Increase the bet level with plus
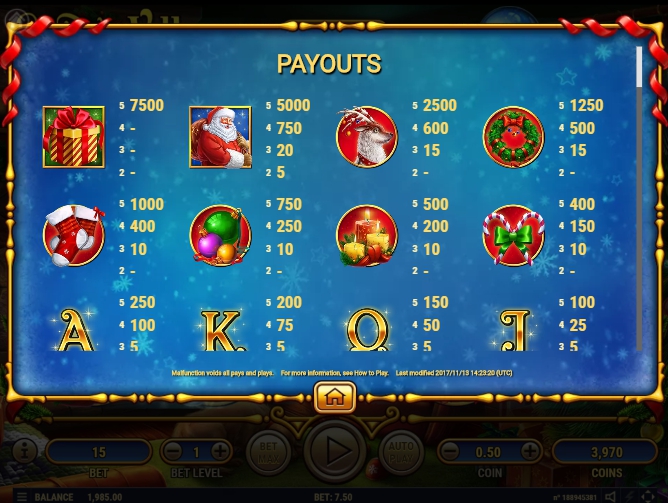 (220, 451)
